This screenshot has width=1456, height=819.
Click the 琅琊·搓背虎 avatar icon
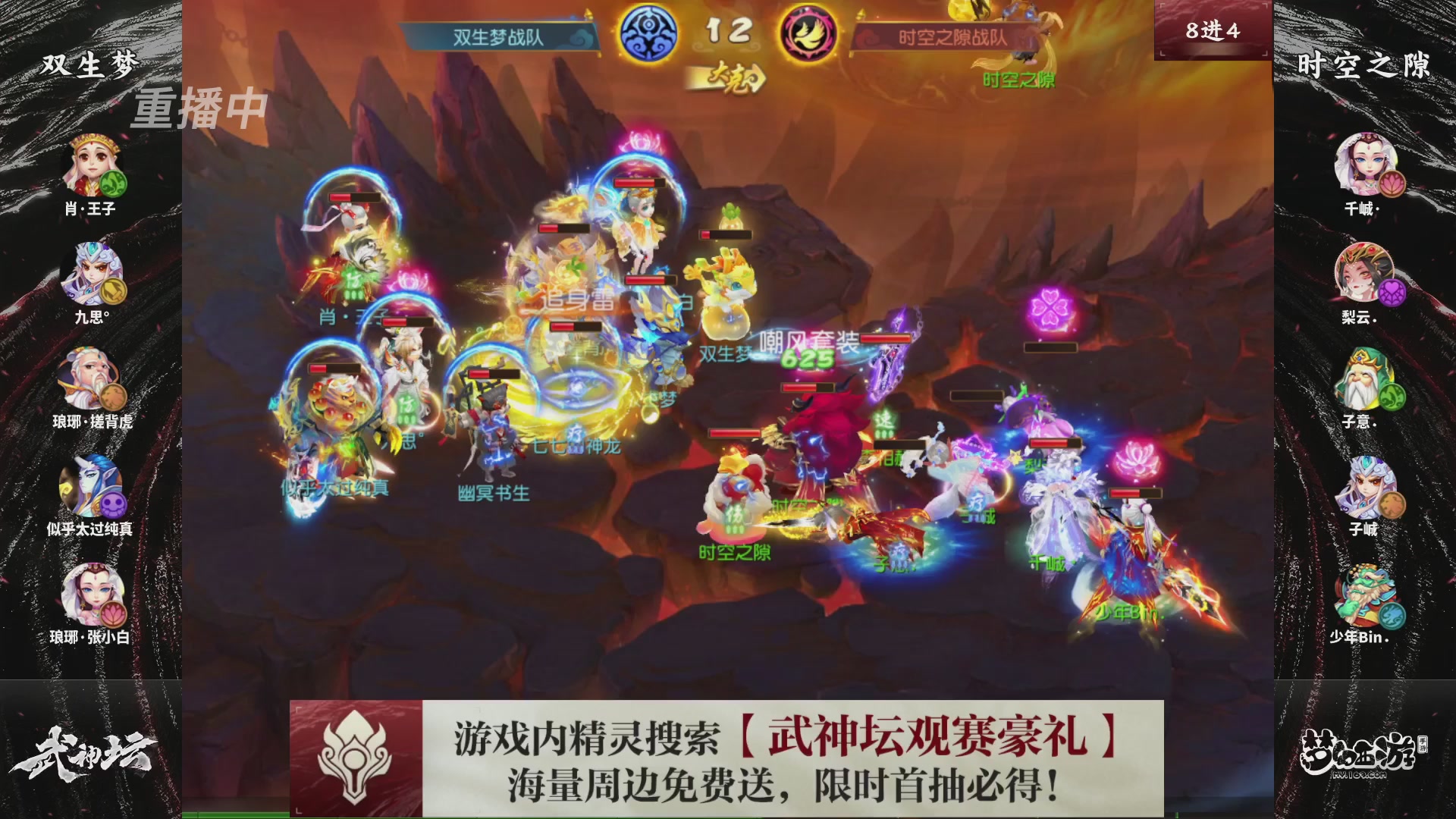point(93,373)
